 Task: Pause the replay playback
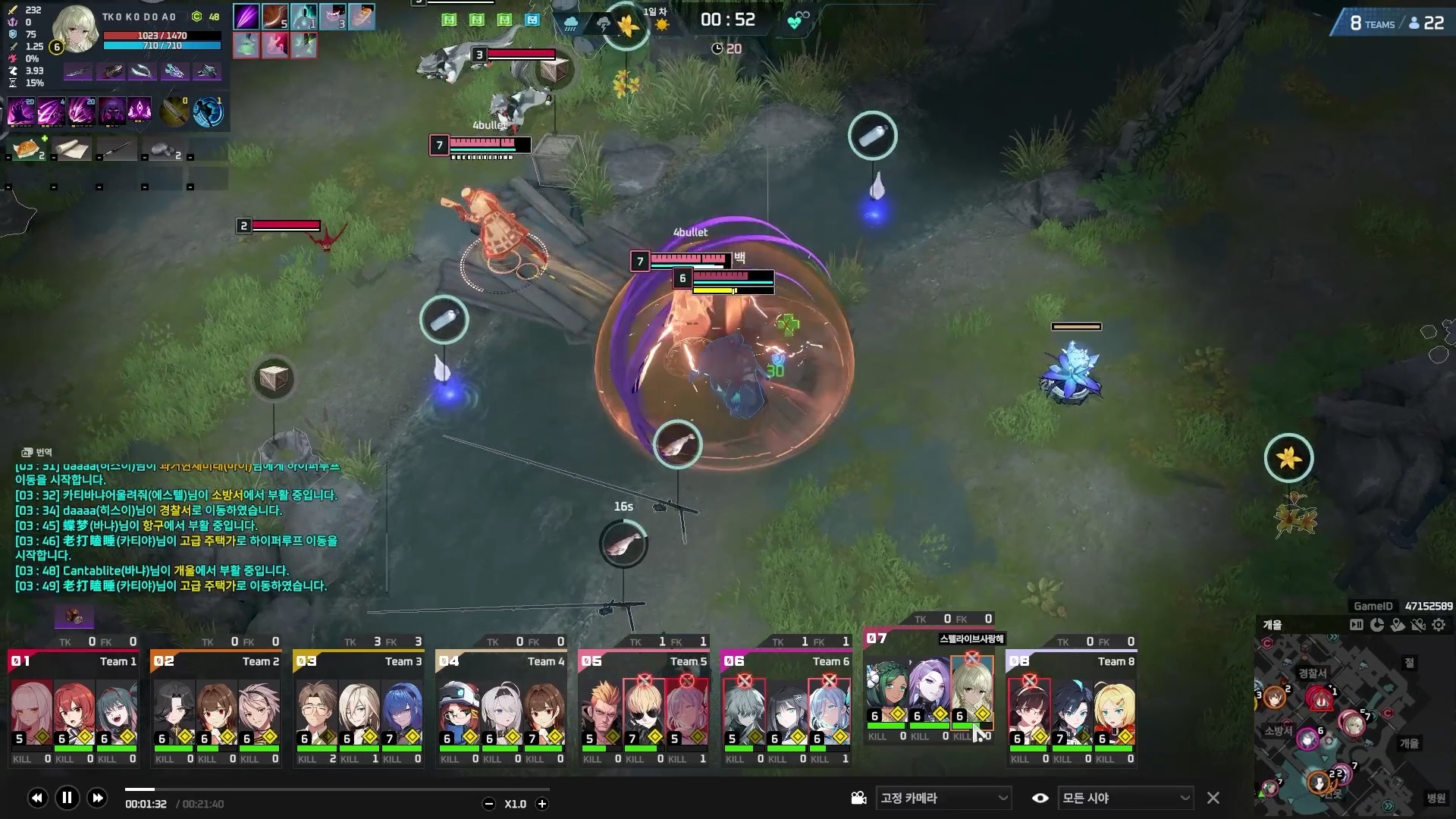coord(67,797)
